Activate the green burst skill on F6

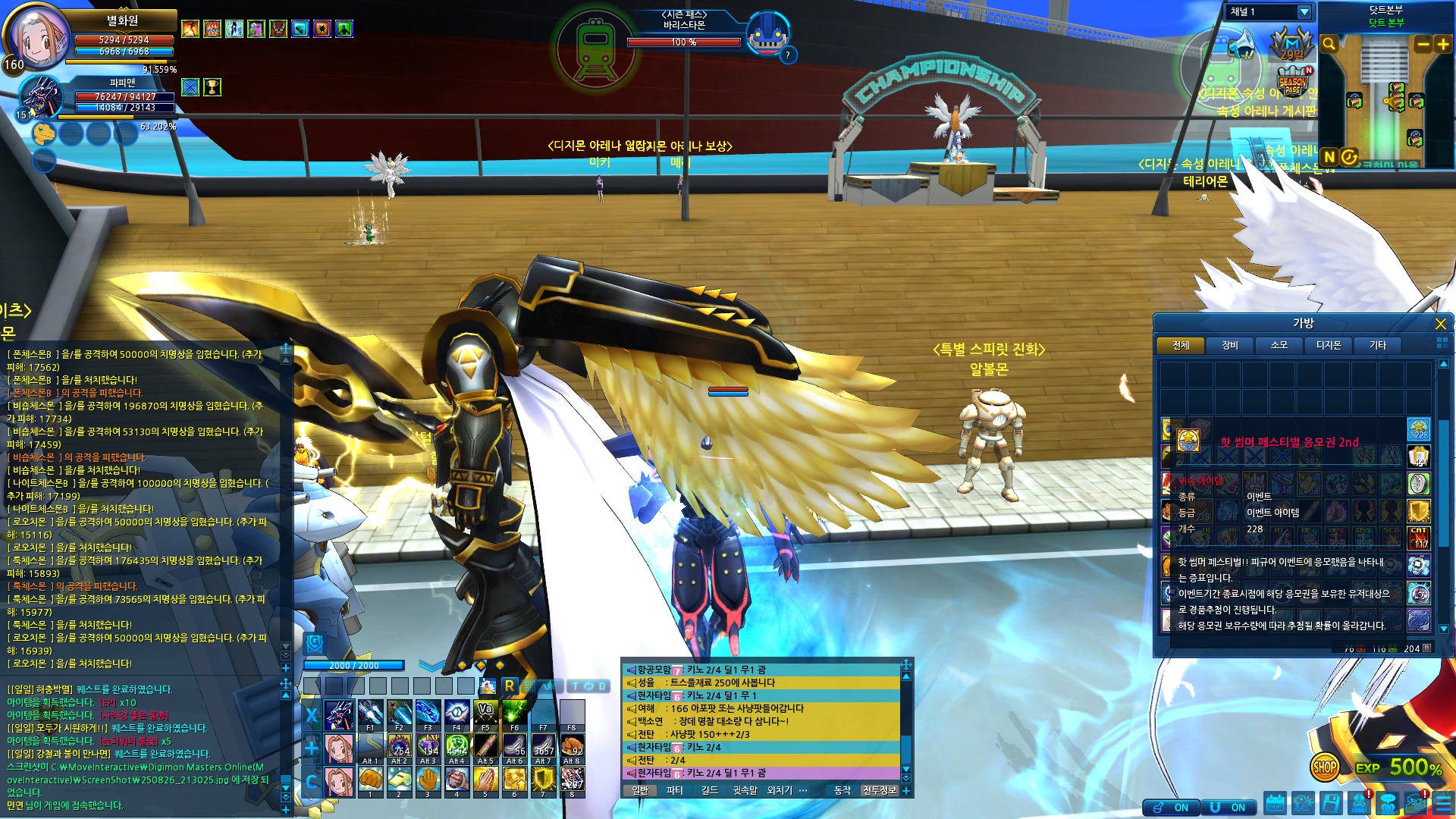tap(514, 714)
